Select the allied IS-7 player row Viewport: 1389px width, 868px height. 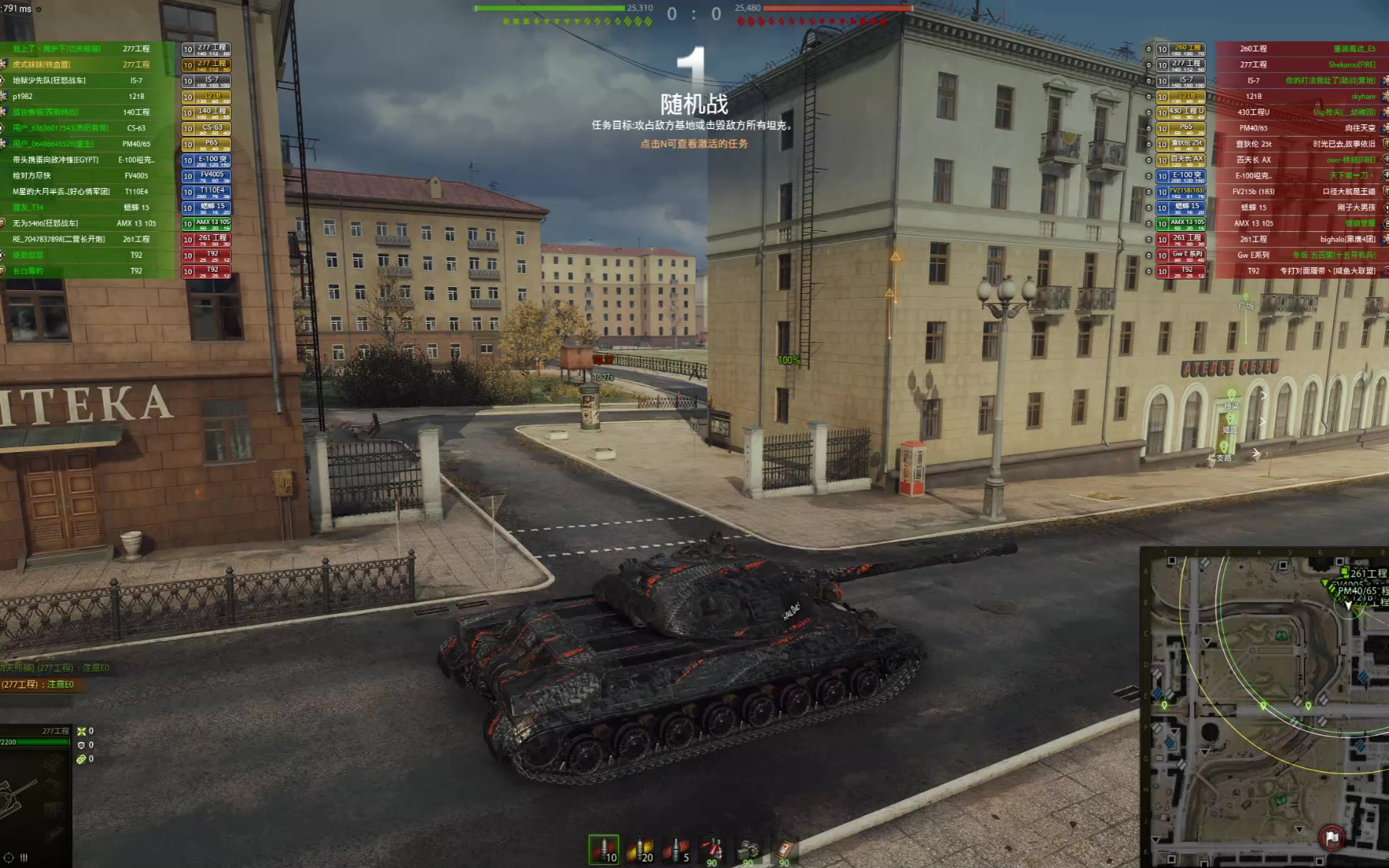[84, 81]
